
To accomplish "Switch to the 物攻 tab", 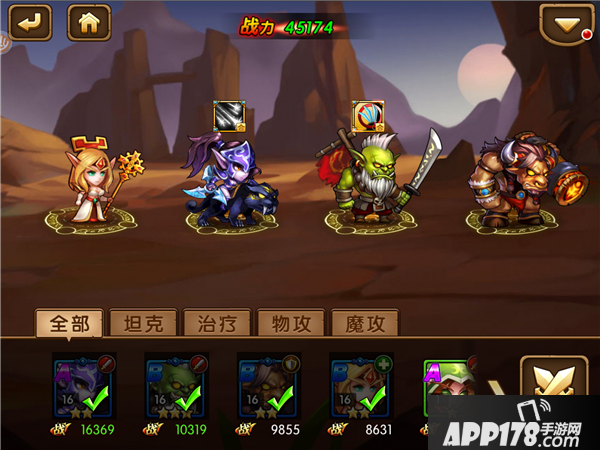I will (290, 323).
